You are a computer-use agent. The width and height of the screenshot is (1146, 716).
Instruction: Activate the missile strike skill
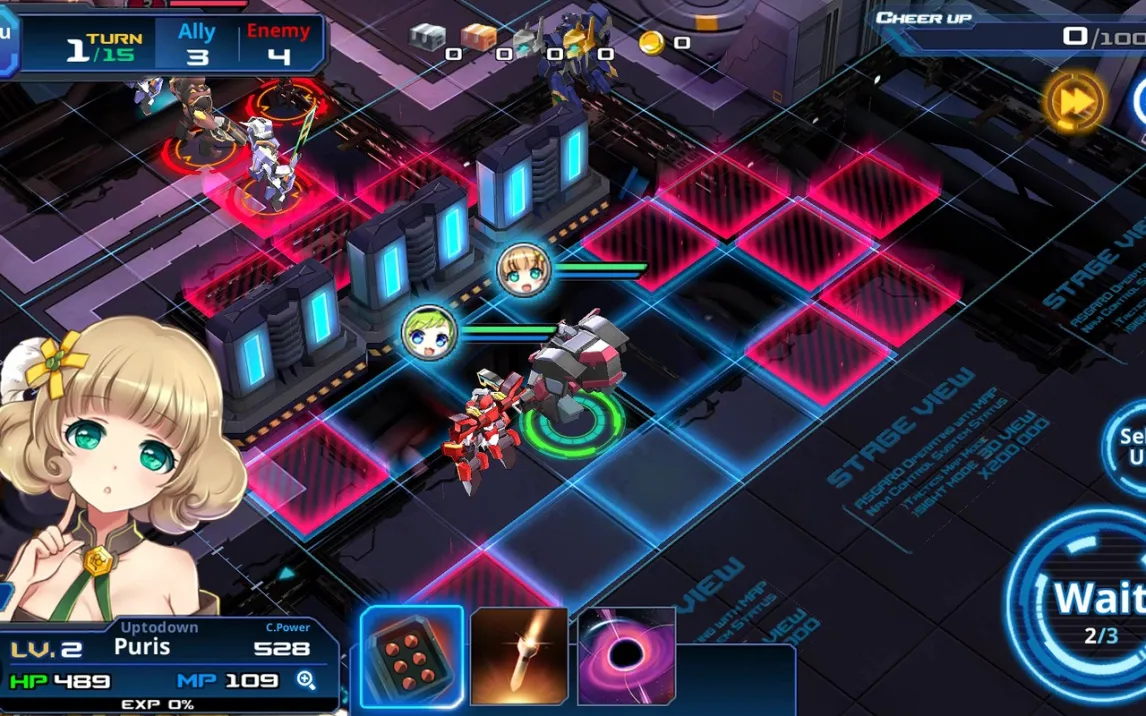click(x=519, y=656)
